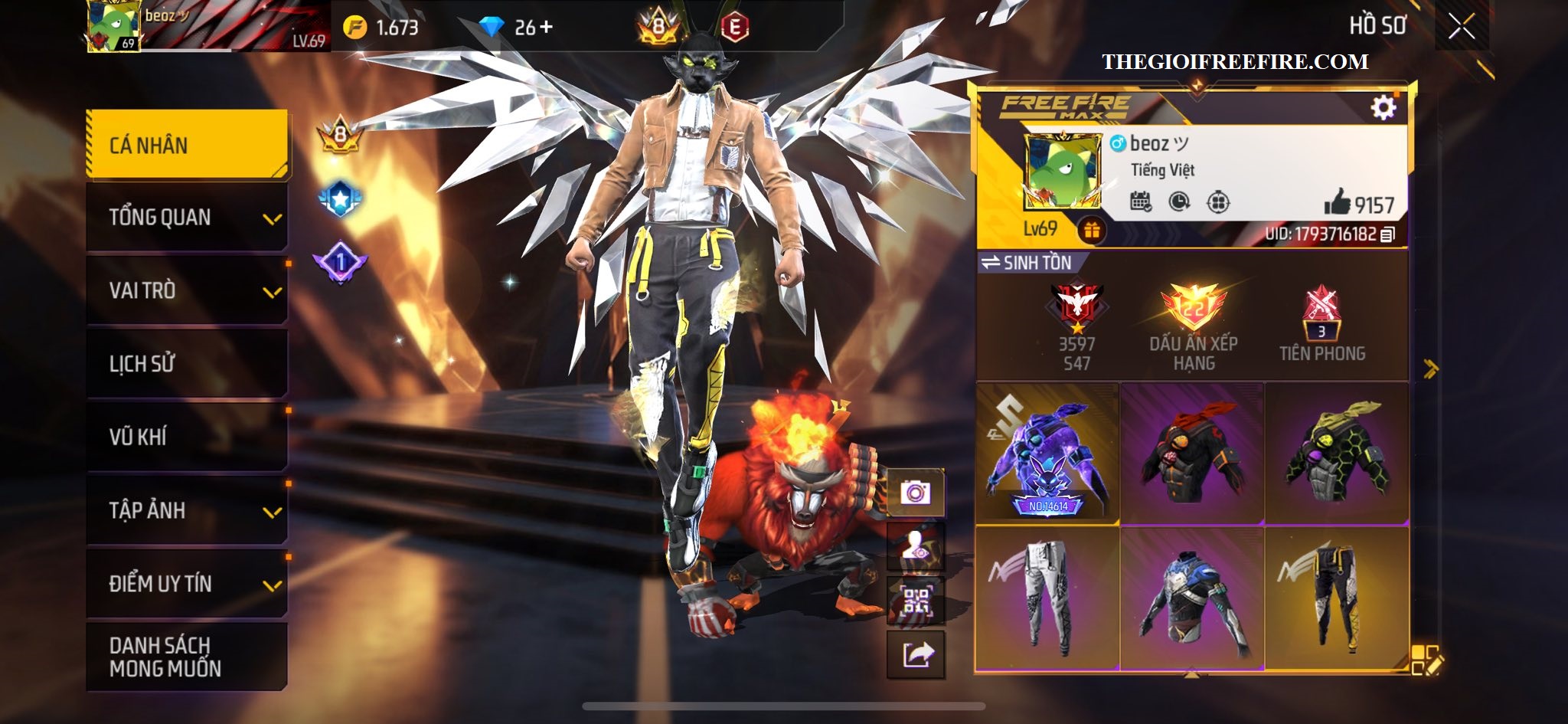1568x724 pixels.
Task: Select the Cá Nhân tab
Action: [x=188, y=145]
